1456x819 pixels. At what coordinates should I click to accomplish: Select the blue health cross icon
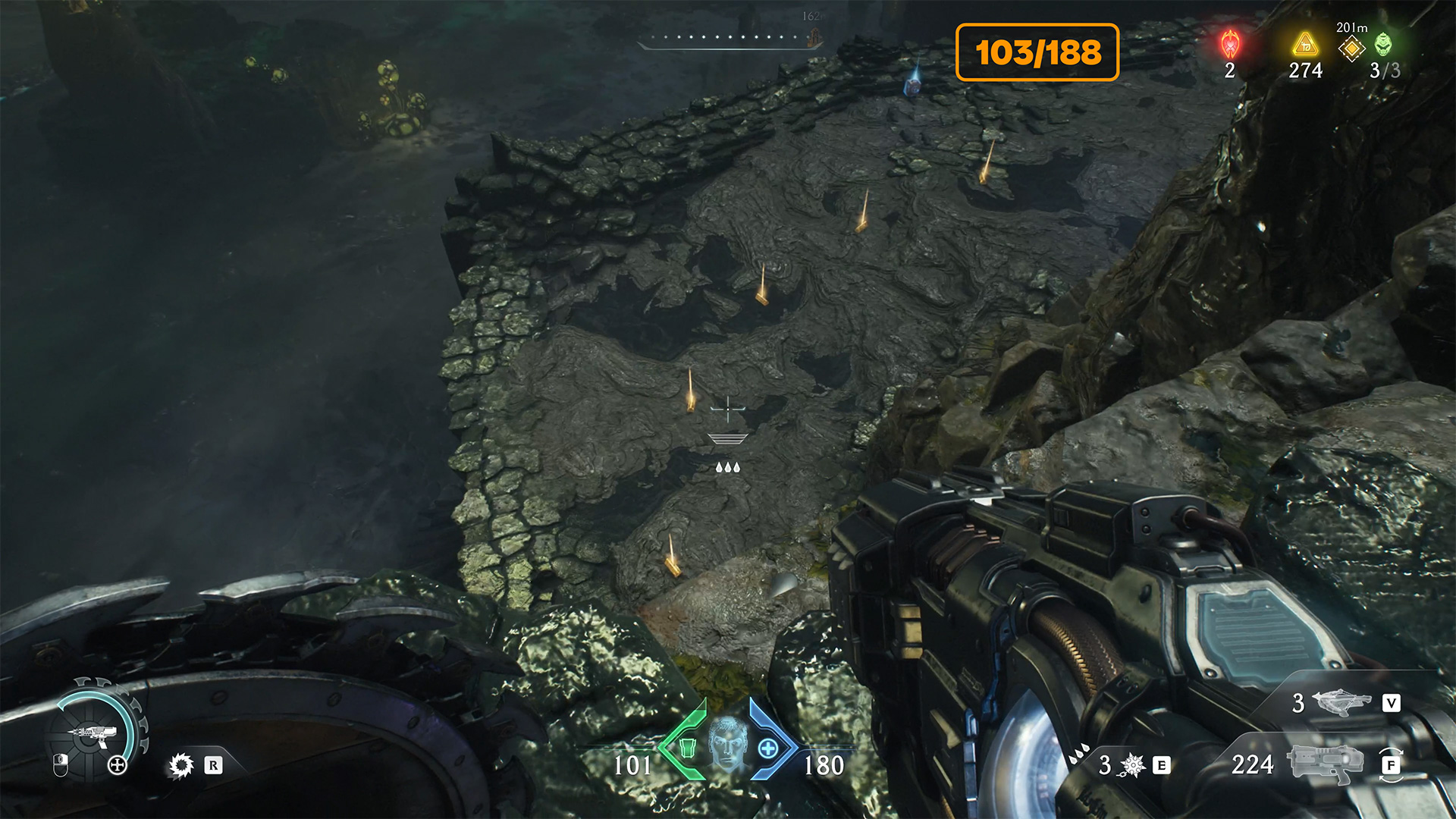tap(768, 748)
